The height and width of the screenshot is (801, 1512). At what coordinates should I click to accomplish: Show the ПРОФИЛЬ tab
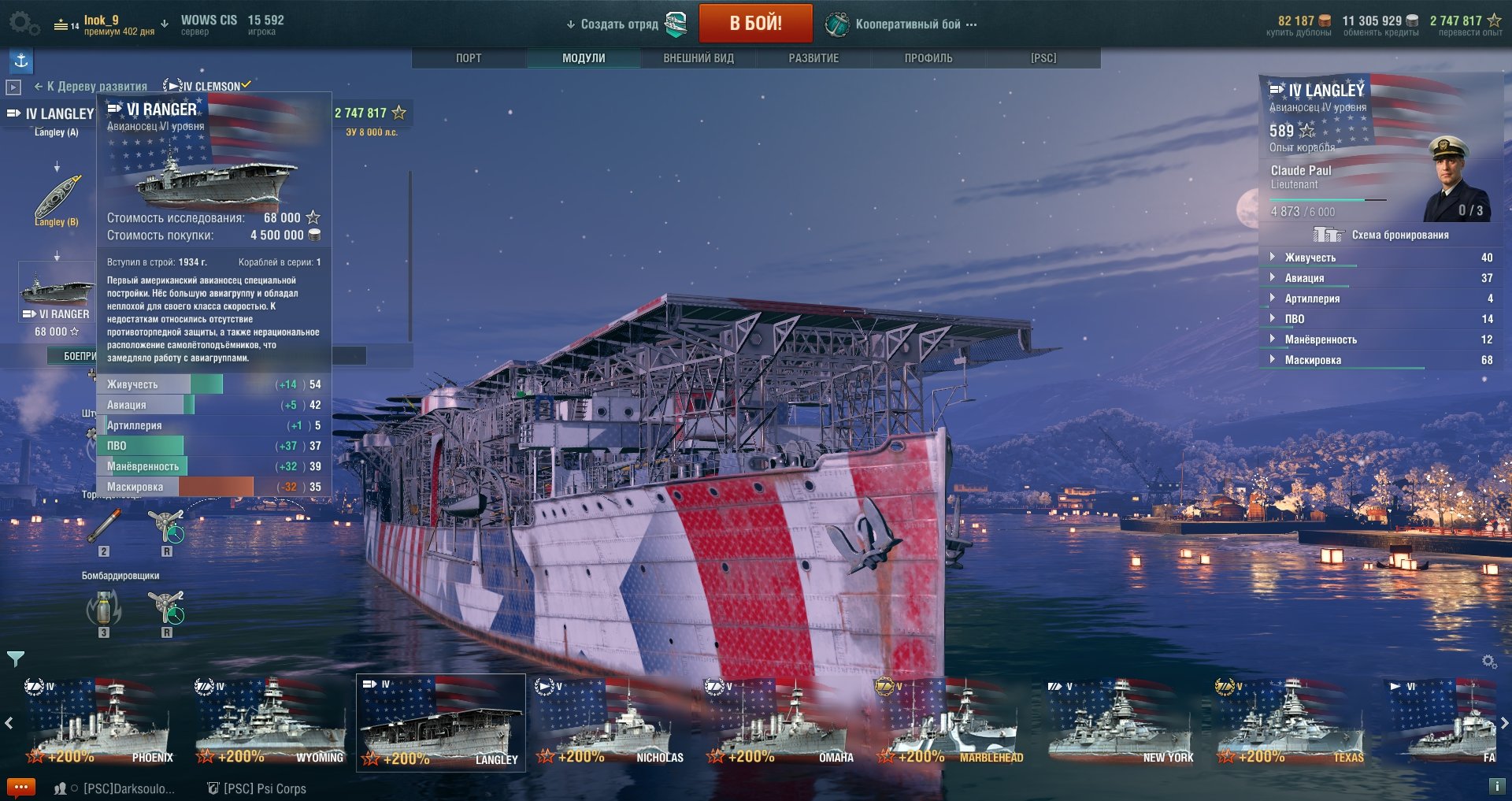click(x=928, y=58)
